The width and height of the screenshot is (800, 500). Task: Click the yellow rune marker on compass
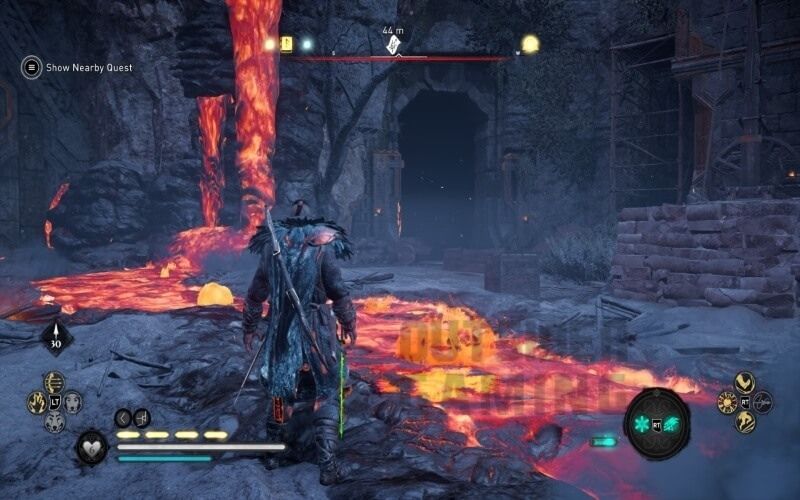(x=287, y=44)
